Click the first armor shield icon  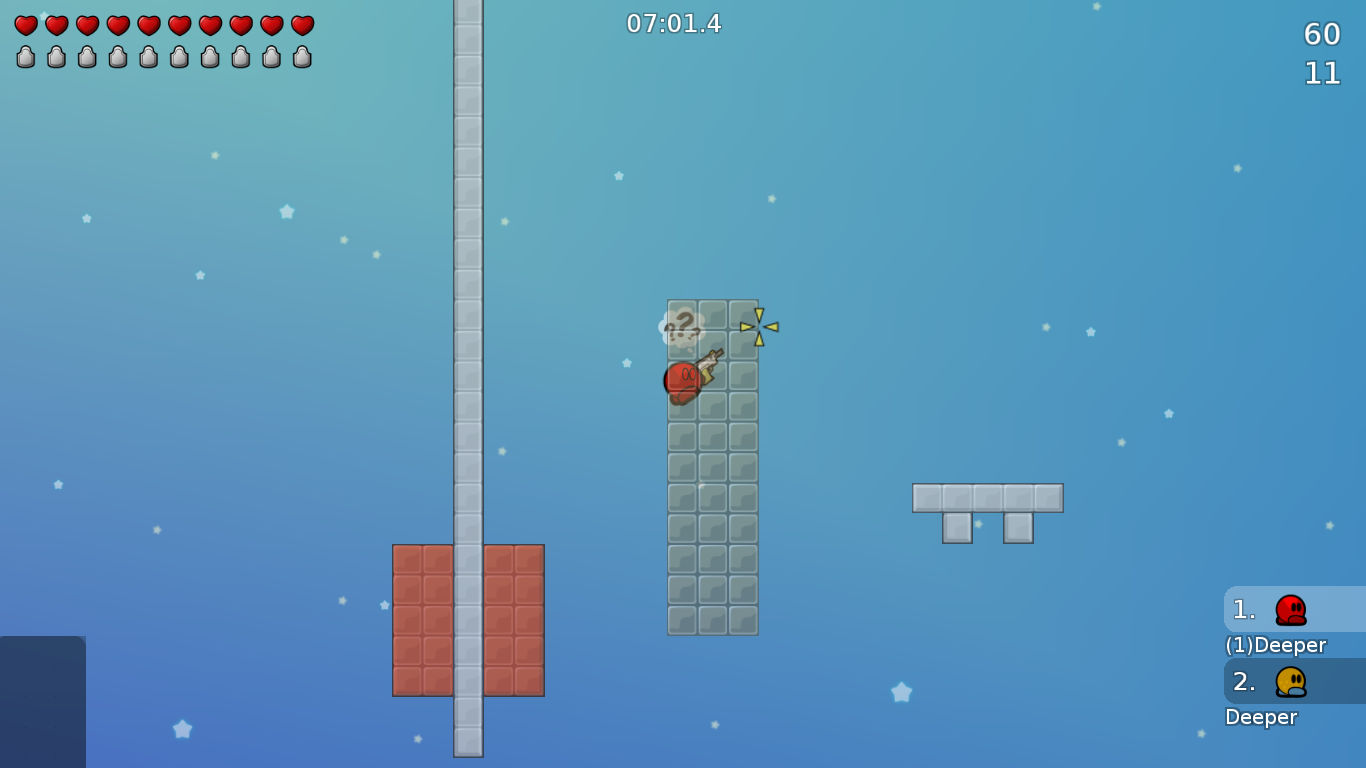coord(24,58)
